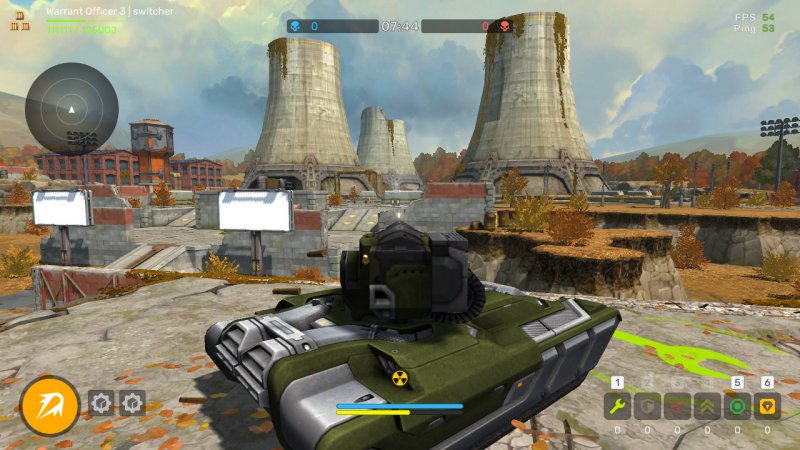Screen dimensions: 800x450
Task: Activate the speed boost chevrons supply
Action: pos(707,406)
